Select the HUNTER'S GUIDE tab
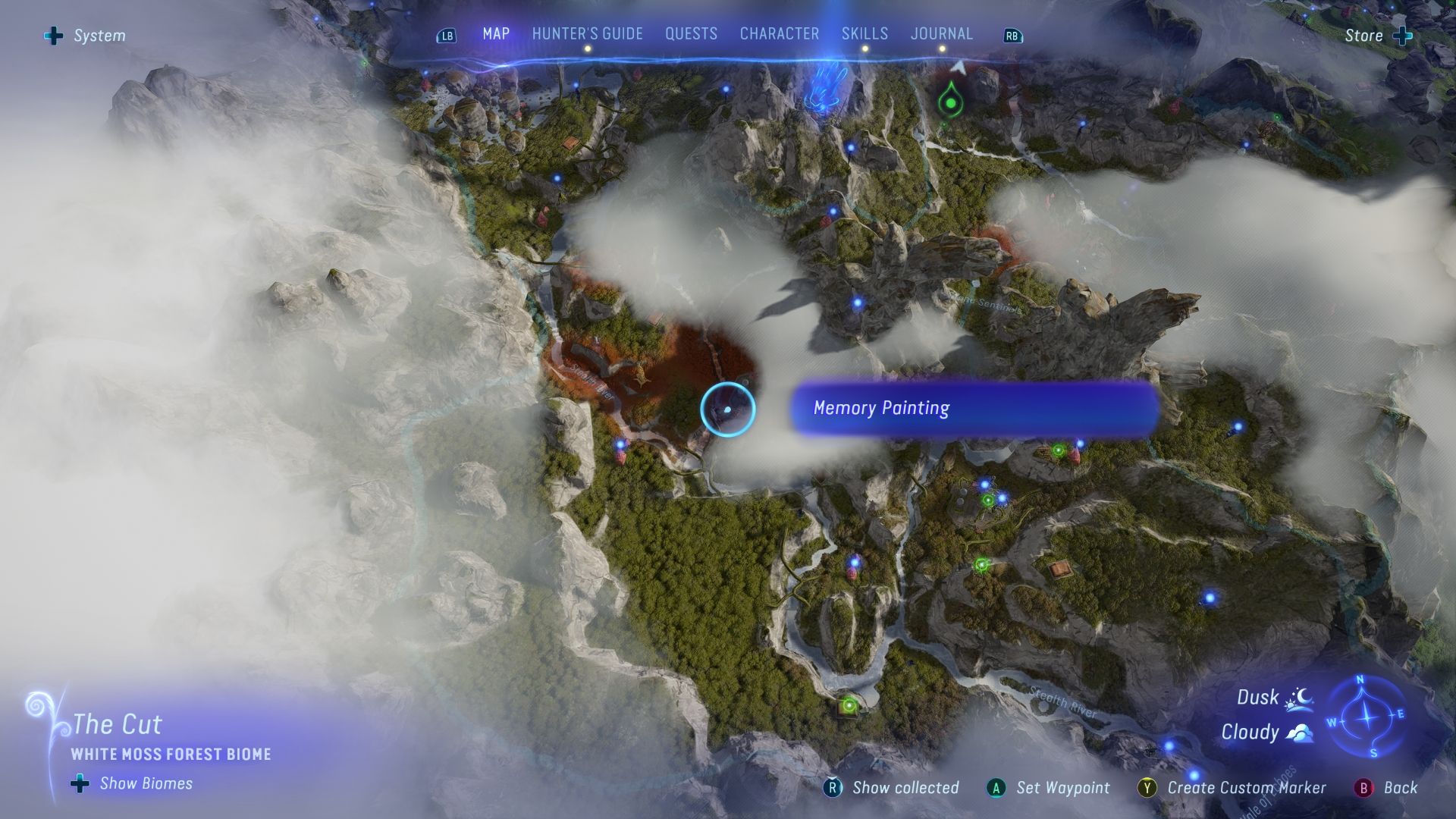 click(x=586, y=33)
